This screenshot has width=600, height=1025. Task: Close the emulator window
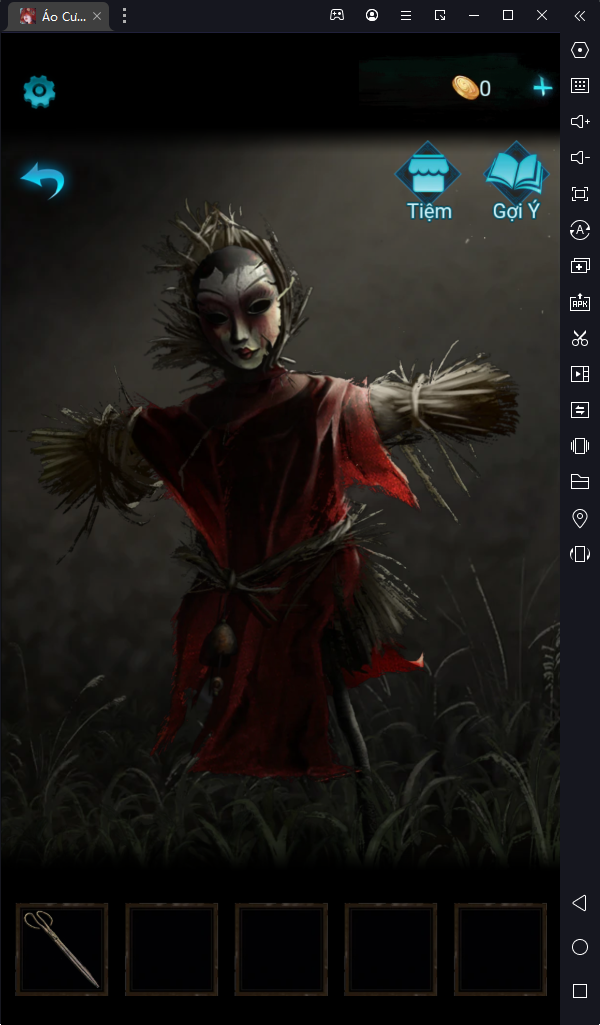[542, 15]
